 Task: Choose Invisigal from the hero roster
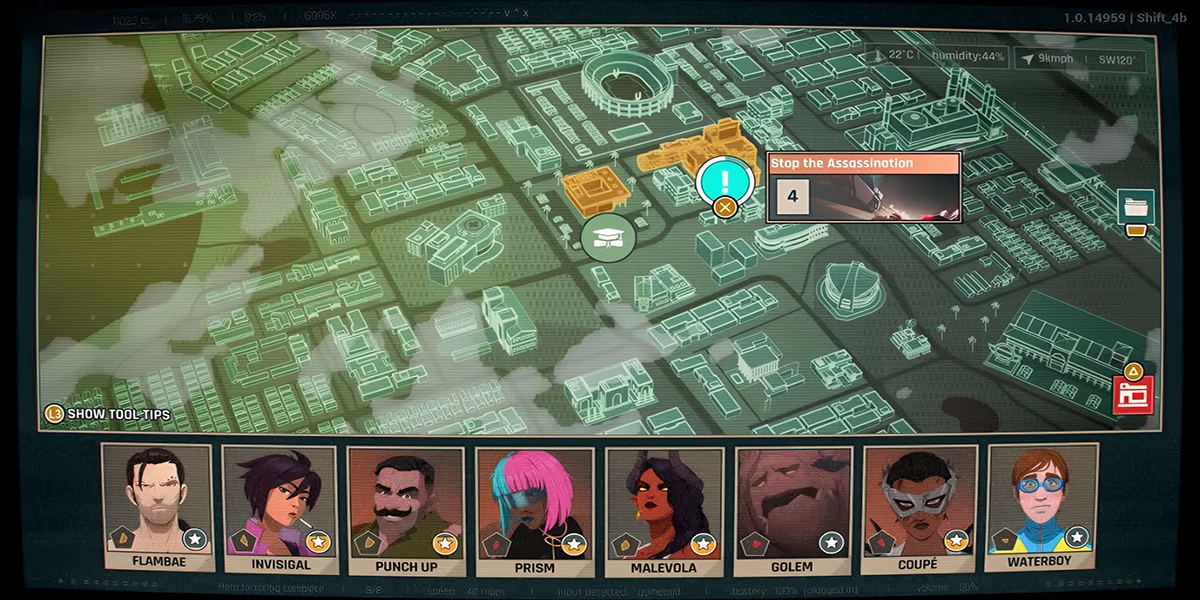click(x=279, y=508)
